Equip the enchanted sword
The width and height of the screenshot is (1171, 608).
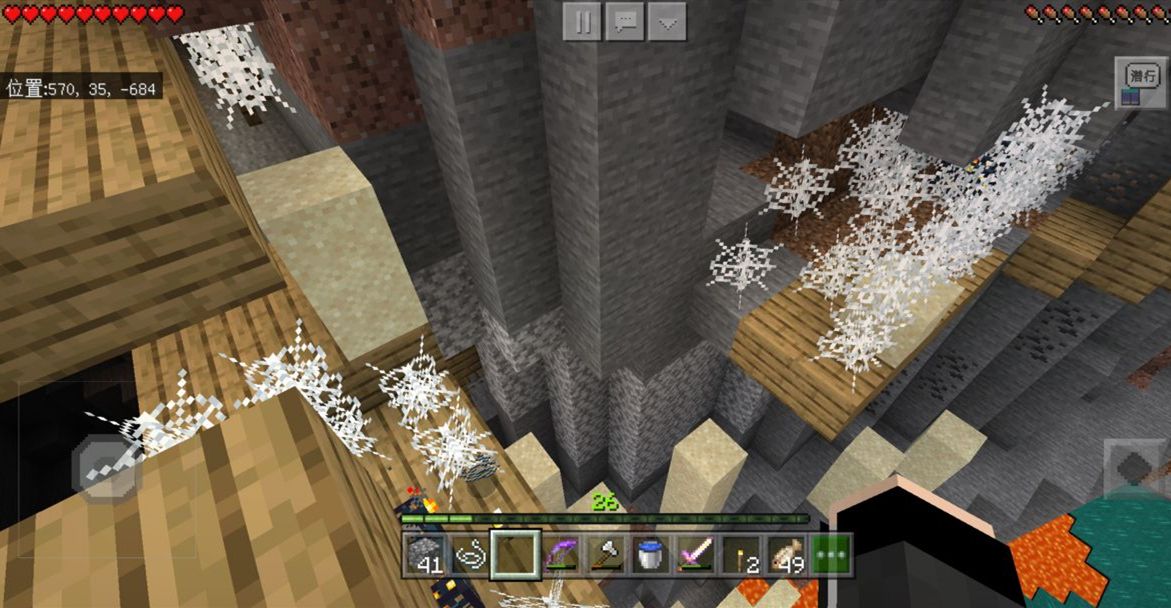click(x=695, y=554)
